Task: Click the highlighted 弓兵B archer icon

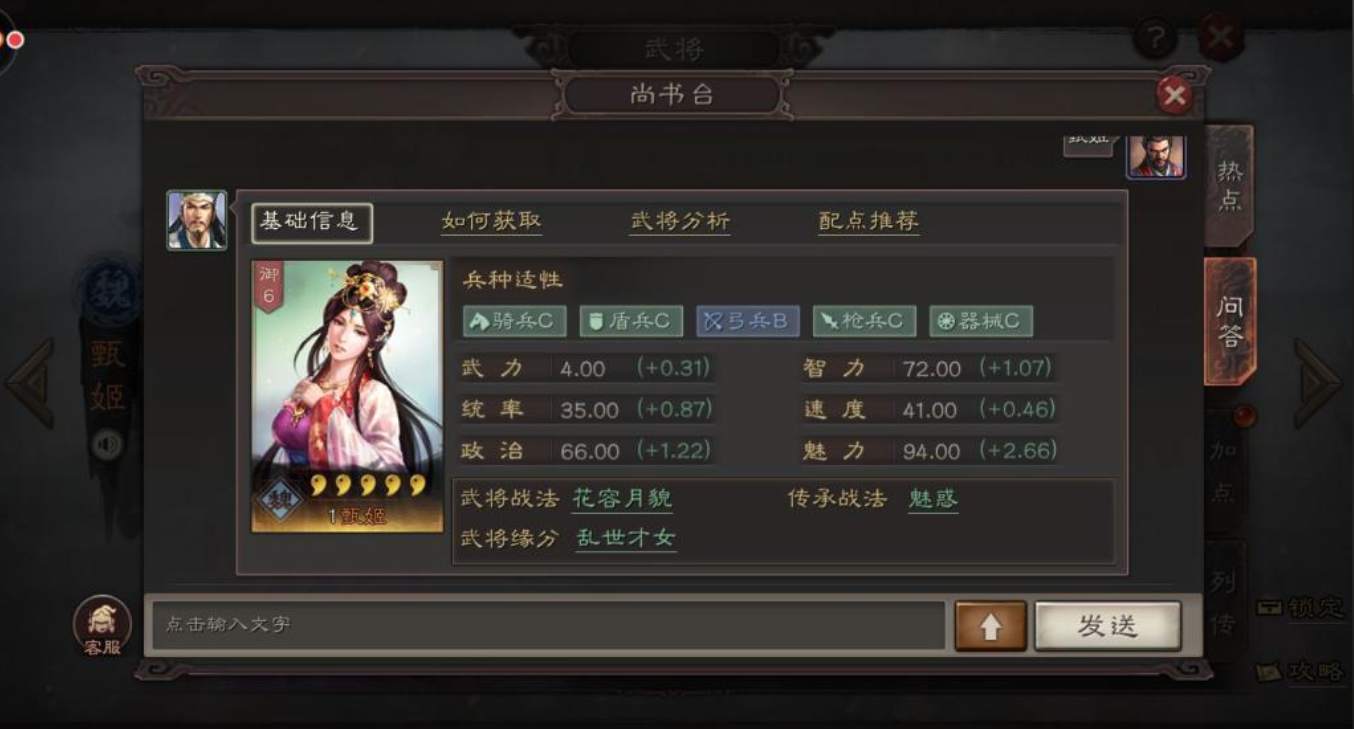Action: 747,321
